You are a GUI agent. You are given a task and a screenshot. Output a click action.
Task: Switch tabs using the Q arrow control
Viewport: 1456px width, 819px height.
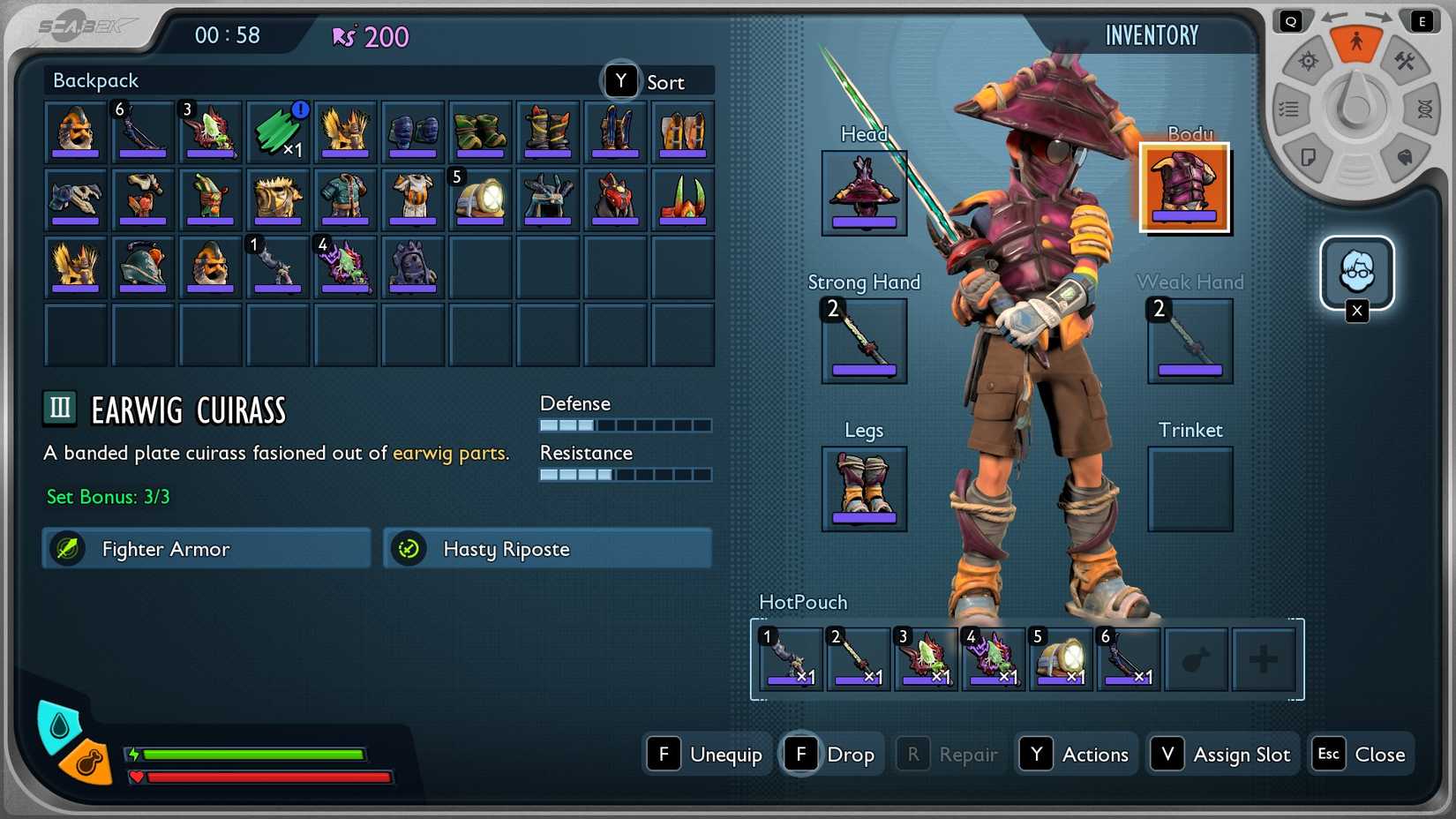(1290, 19)
